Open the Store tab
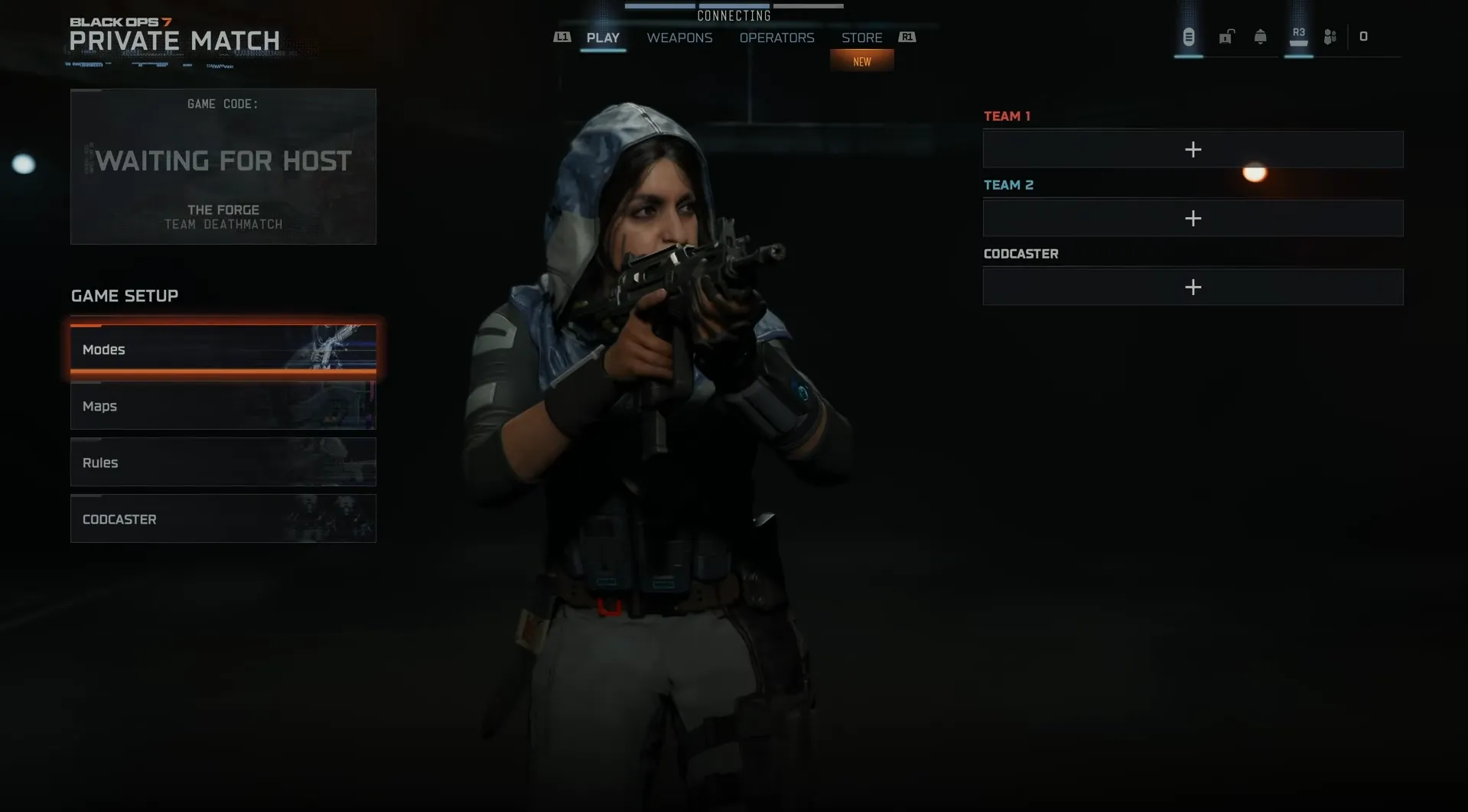Viewport: 1468px width, 812px height. [x=861, y=37]
